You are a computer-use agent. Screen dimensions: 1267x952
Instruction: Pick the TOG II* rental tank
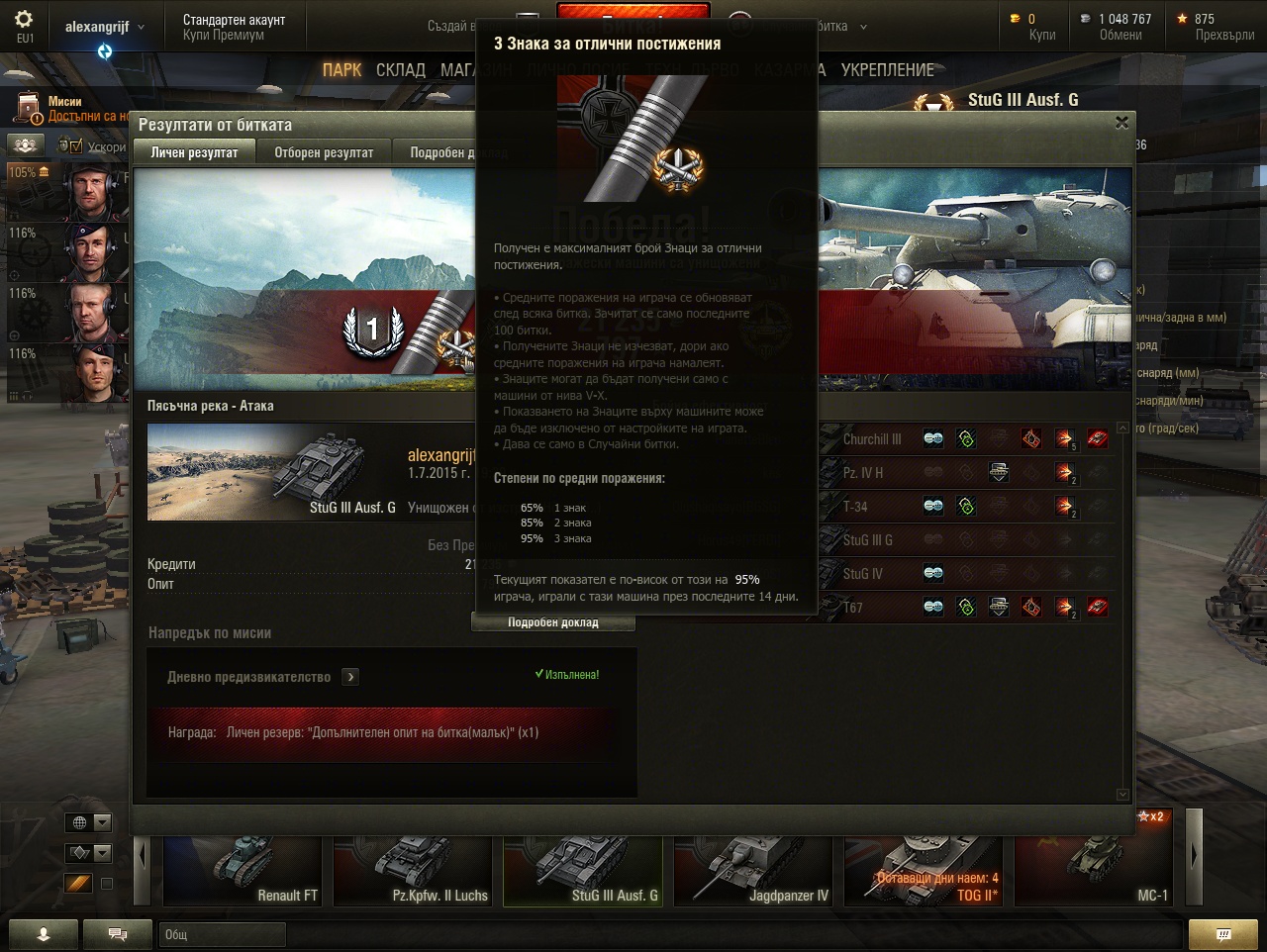pos(925,870)
